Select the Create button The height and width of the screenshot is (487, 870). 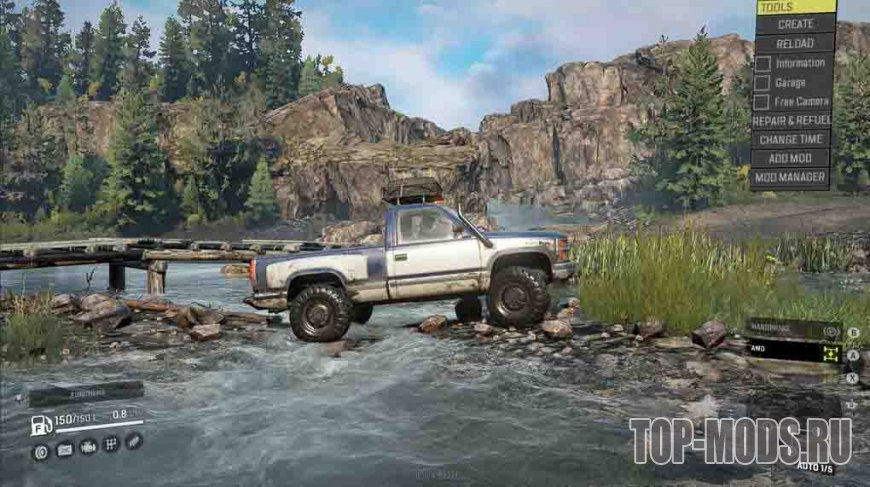[794, 25]
